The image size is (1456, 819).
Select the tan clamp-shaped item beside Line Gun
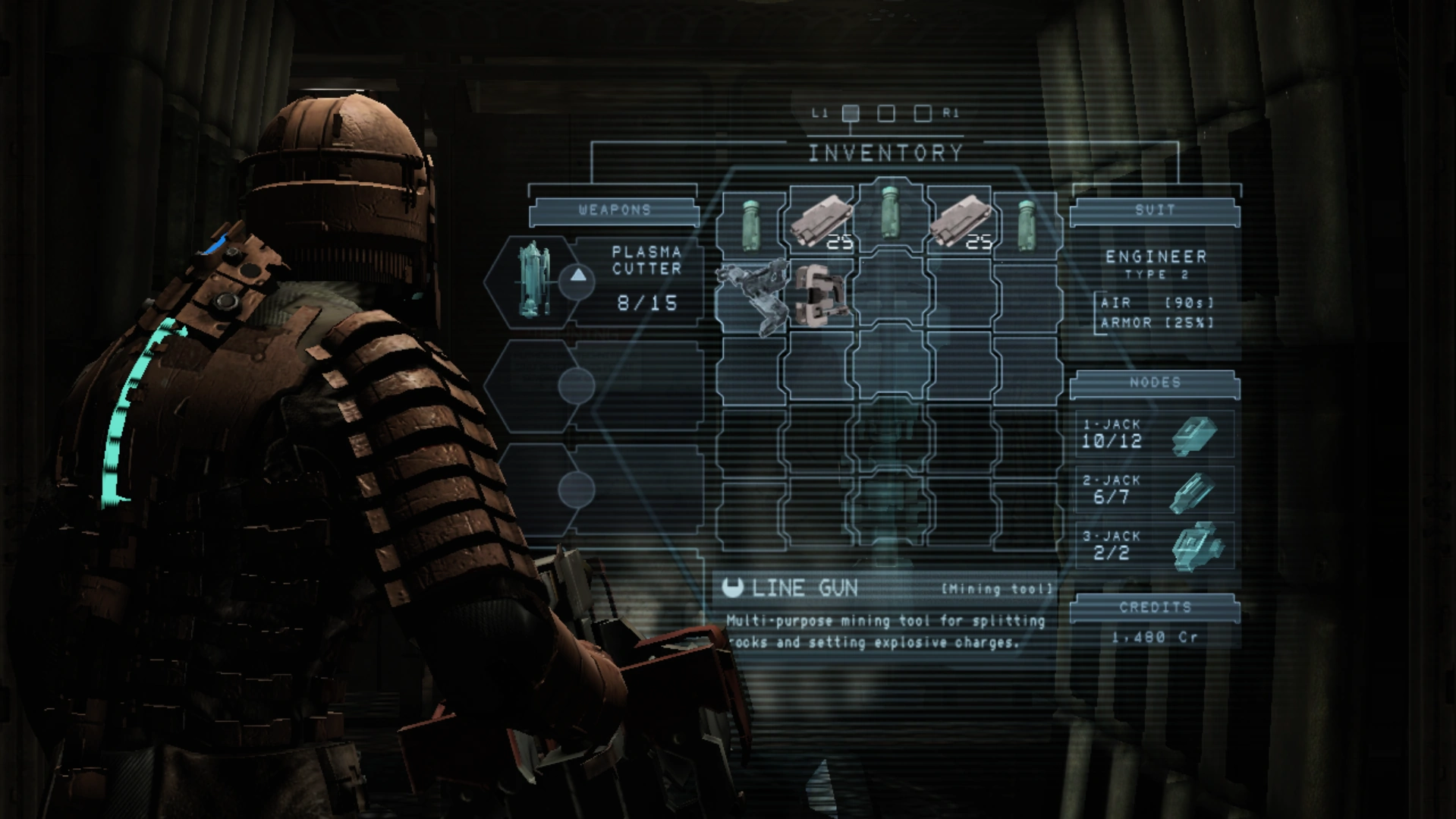pos(821,295)
